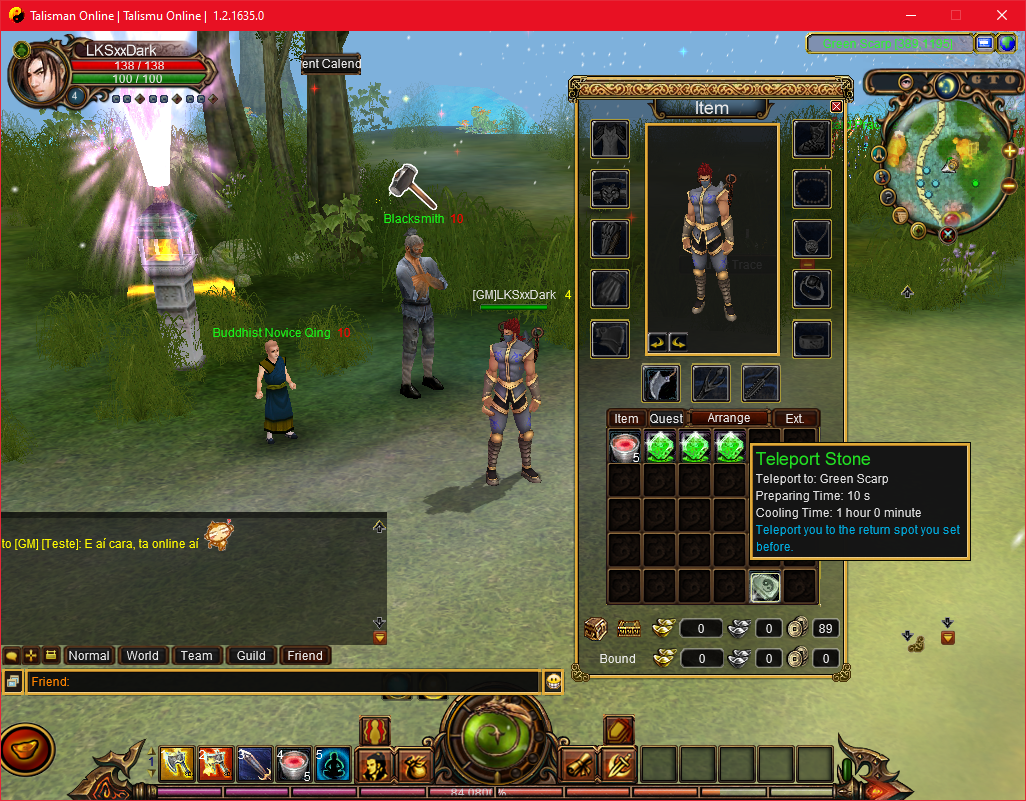Switch to the Quest bag tab
The width and height of the screenshot is (1026, 801).
pos(666,419)
